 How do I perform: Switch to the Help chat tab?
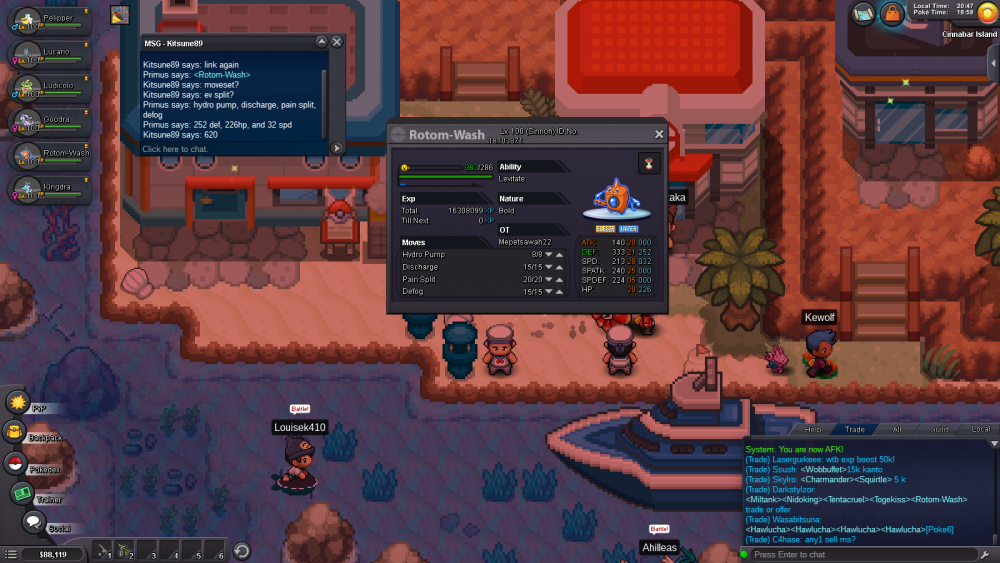[x=813, y=429]
